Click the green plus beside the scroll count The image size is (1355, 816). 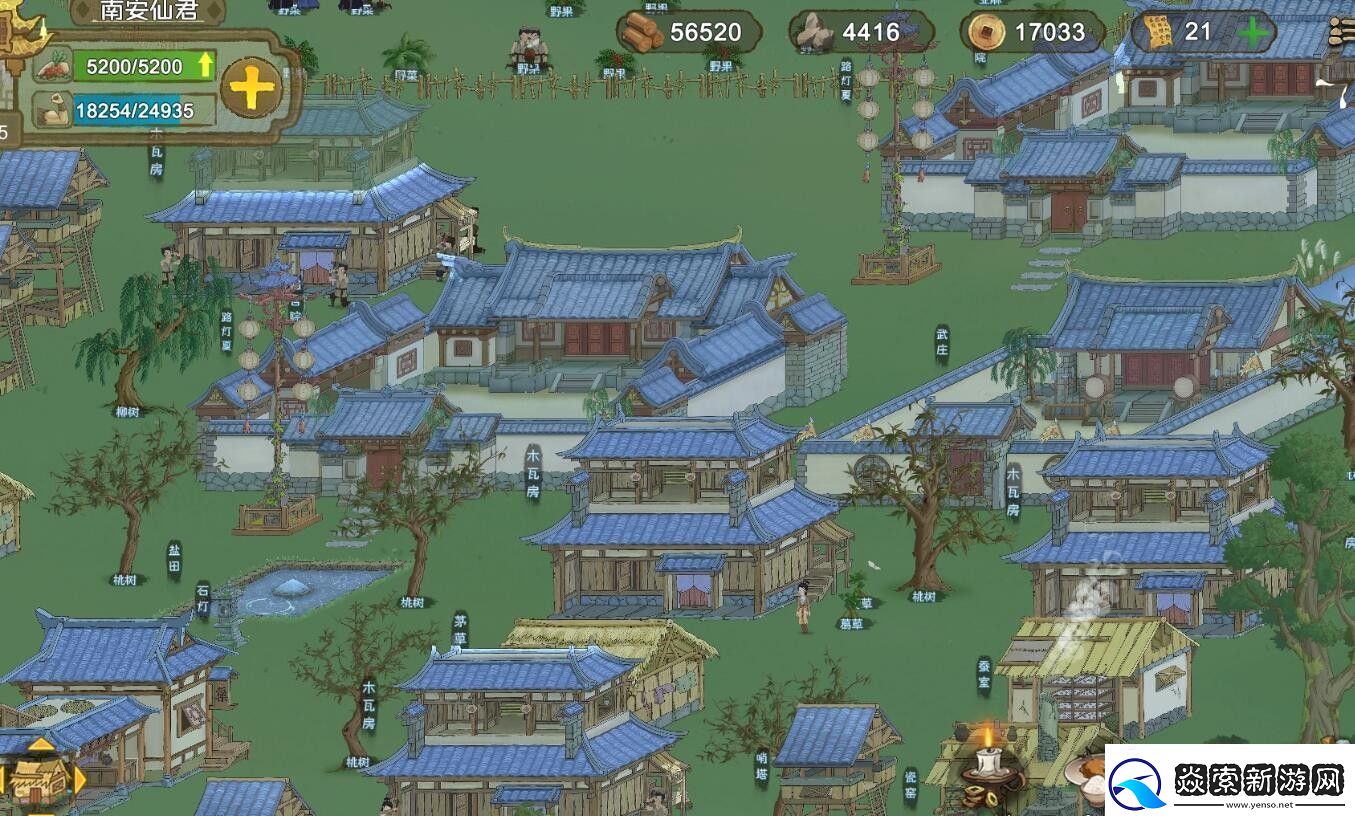(1252, 33)
